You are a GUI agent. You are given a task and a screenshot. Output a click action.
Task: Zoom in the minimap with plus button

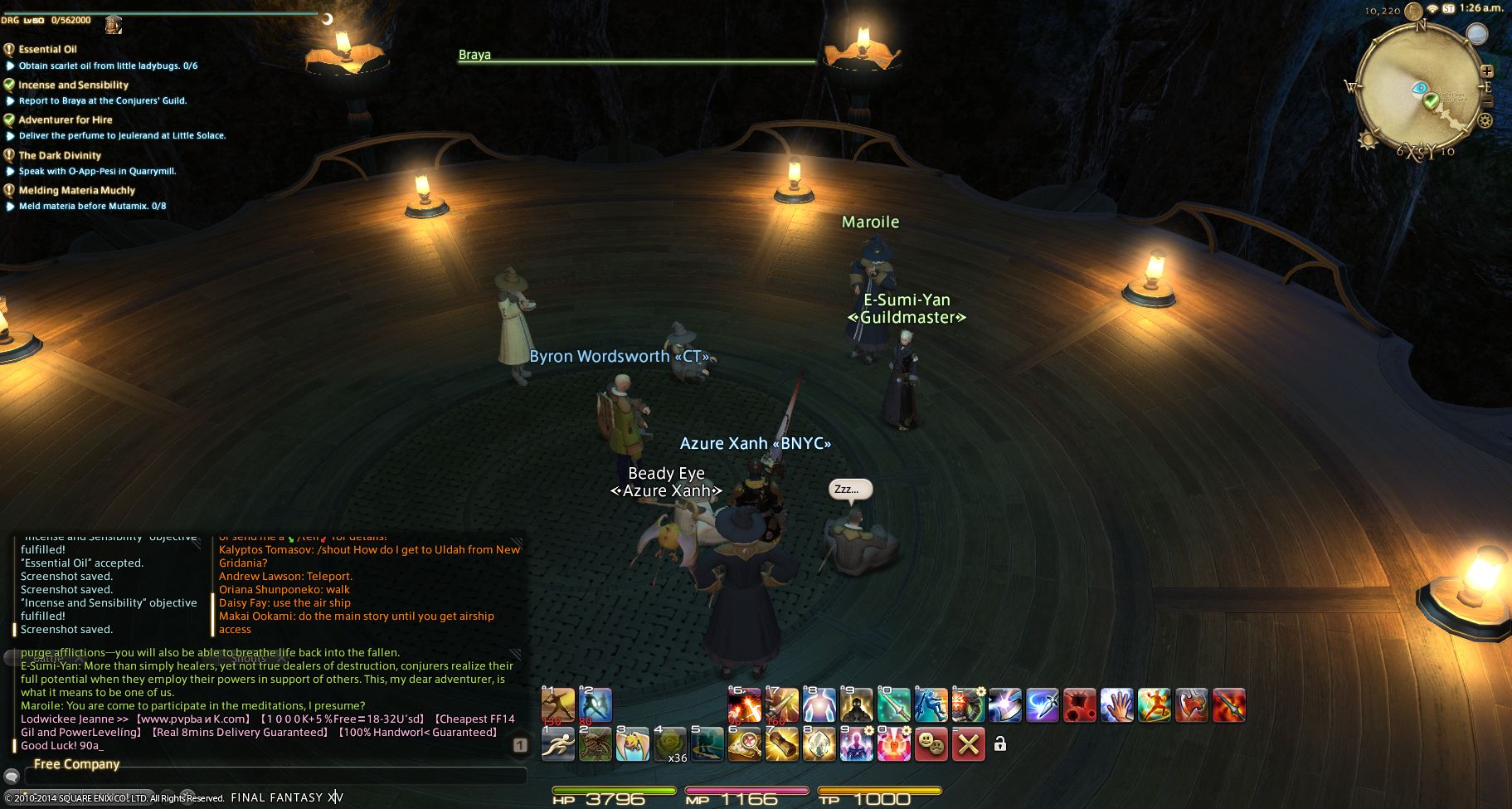[x=1486, y=71]
